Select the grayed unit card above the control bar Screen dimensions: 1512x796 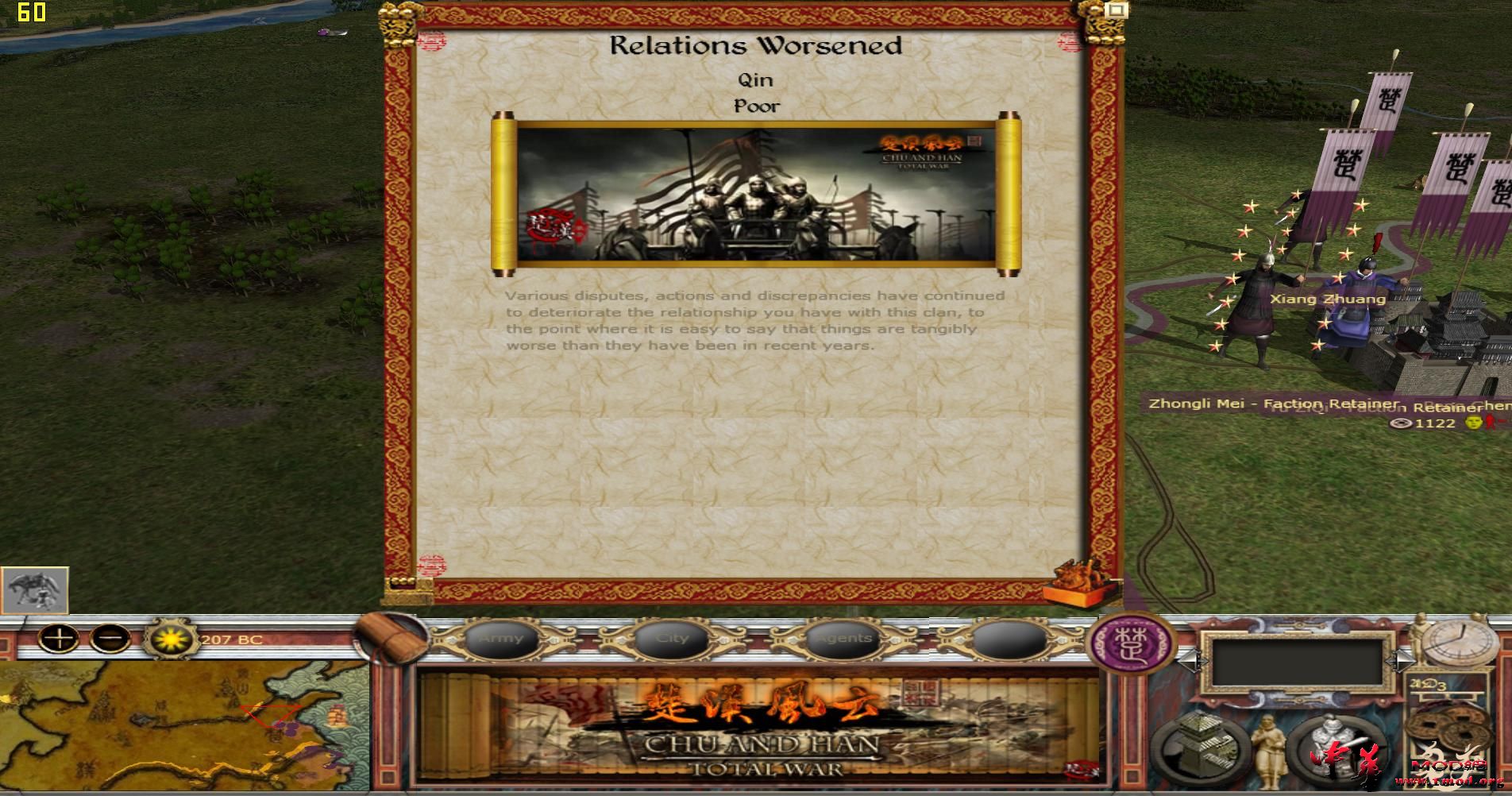(x=35, y=591)
